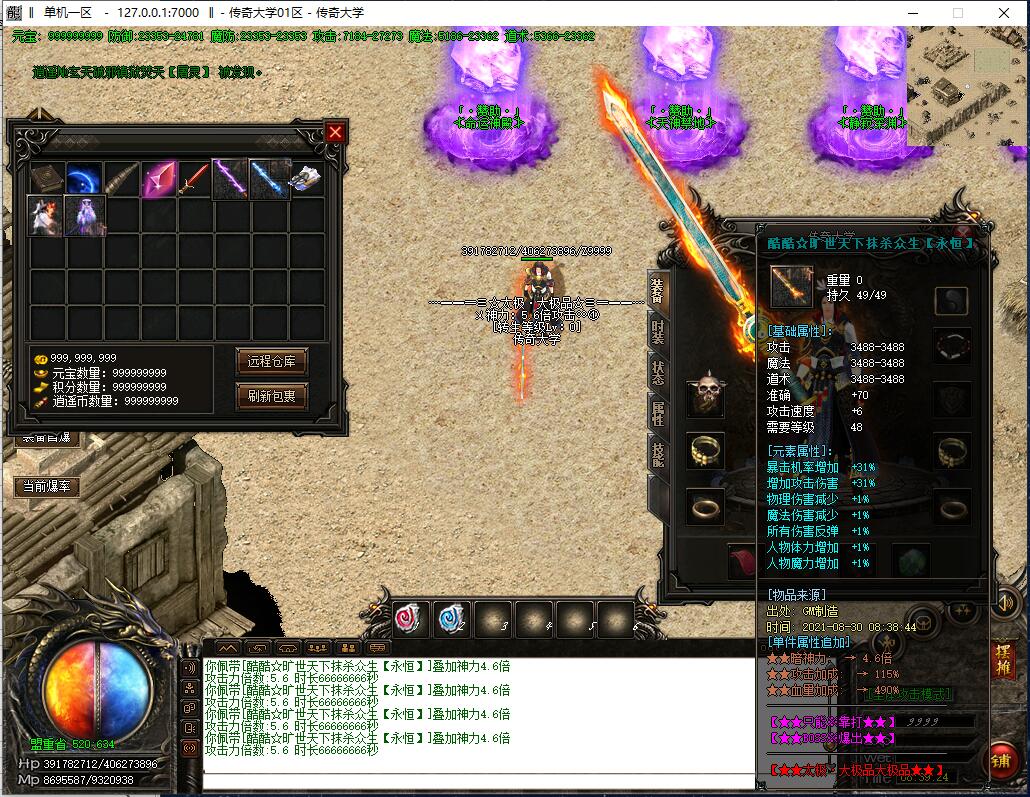Switch to the 技能 skills tab

click(x=658, y=455)
